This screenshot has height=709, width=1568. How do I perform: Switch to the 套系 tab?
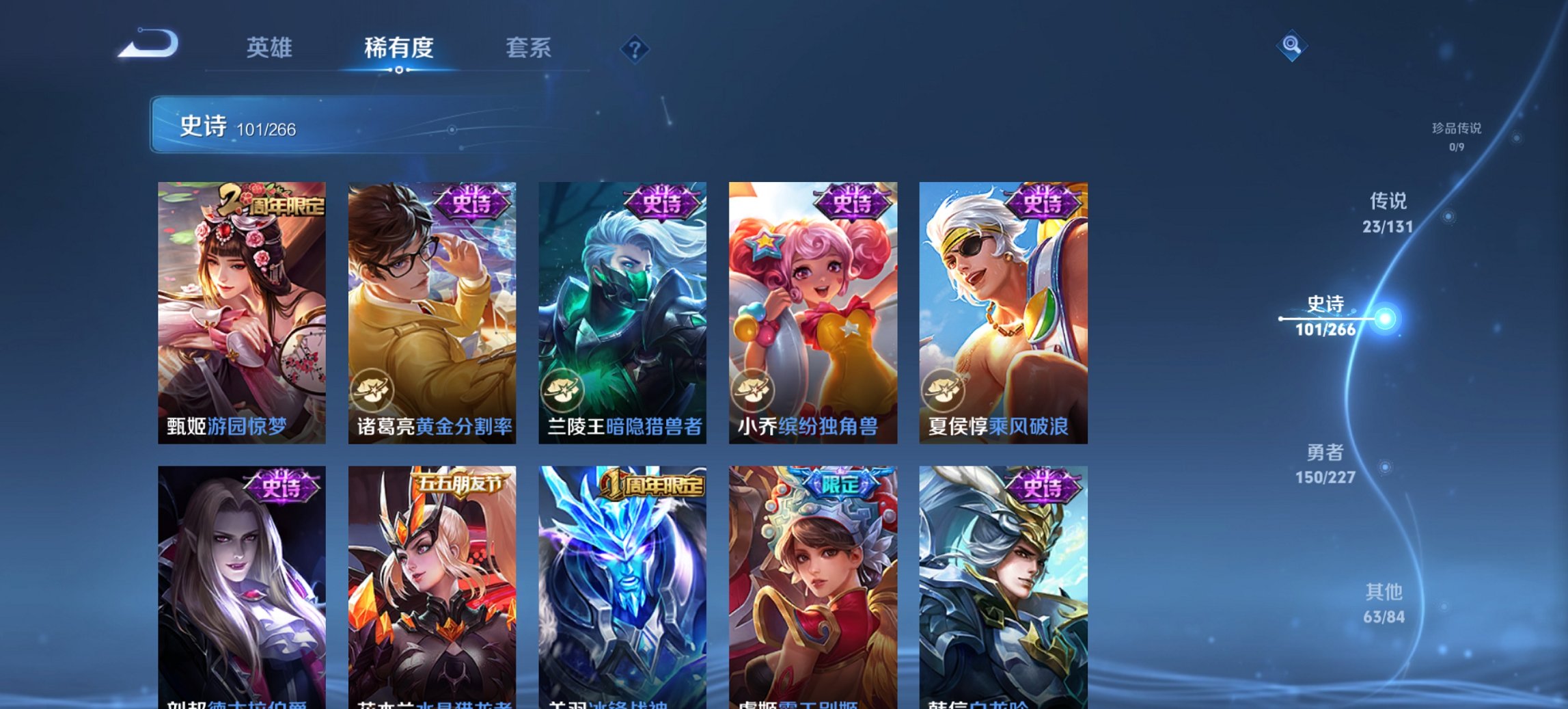coord(529,48)
